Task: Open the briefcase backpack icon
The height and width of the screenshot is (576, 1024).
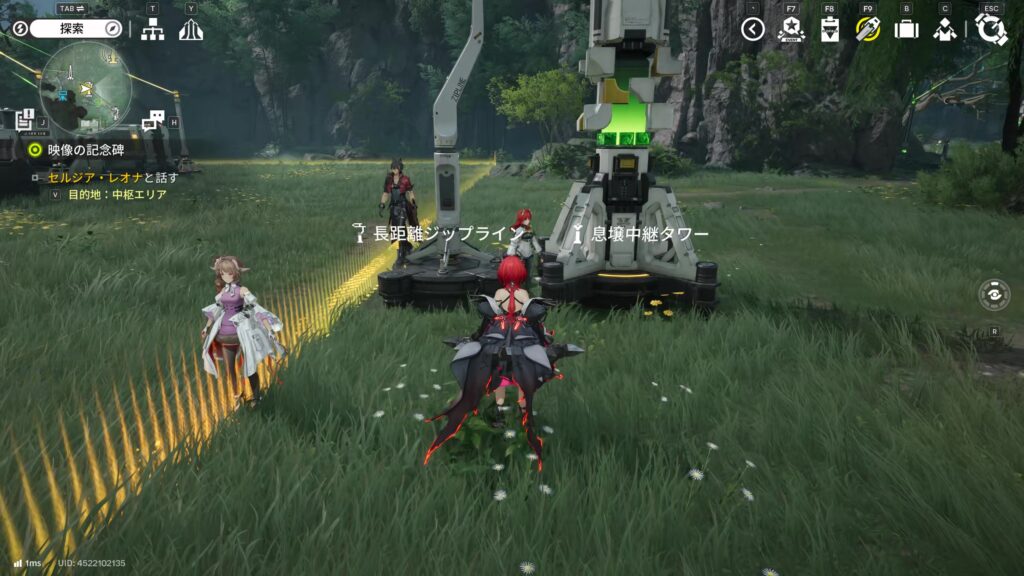Action: (x=906, y=30)
